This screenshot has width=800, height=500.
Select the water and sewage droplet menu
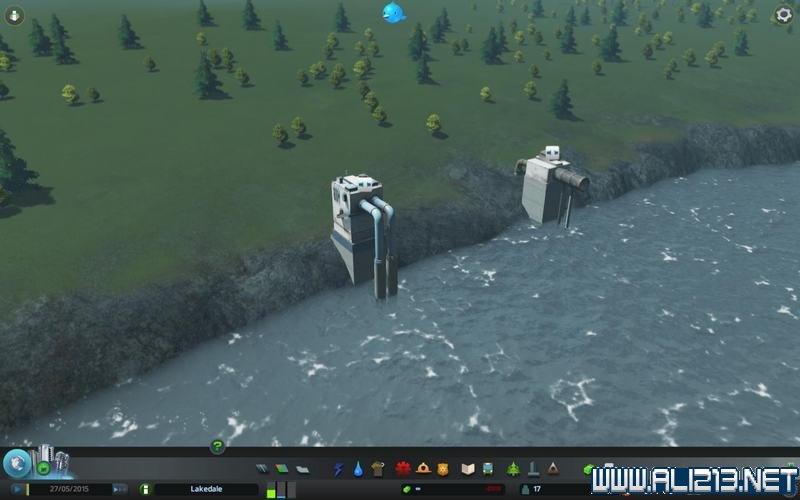[x=357, y=468]
